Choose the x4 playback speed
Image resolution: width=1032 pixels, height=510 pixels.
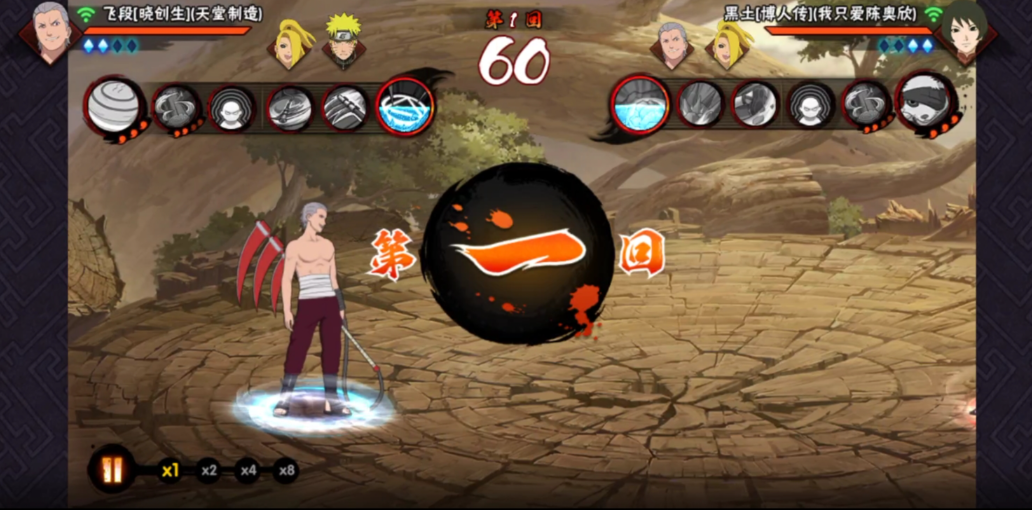pyautogui.click(x=247, y=470)
